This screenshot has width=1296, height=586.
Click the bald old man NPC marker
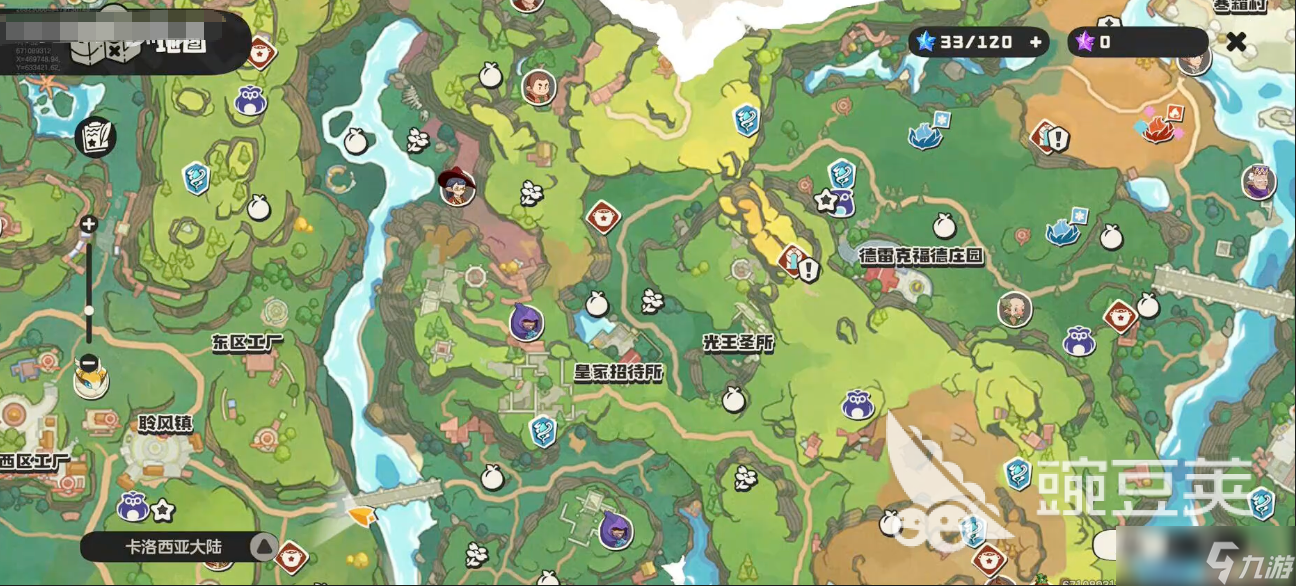1015,309
